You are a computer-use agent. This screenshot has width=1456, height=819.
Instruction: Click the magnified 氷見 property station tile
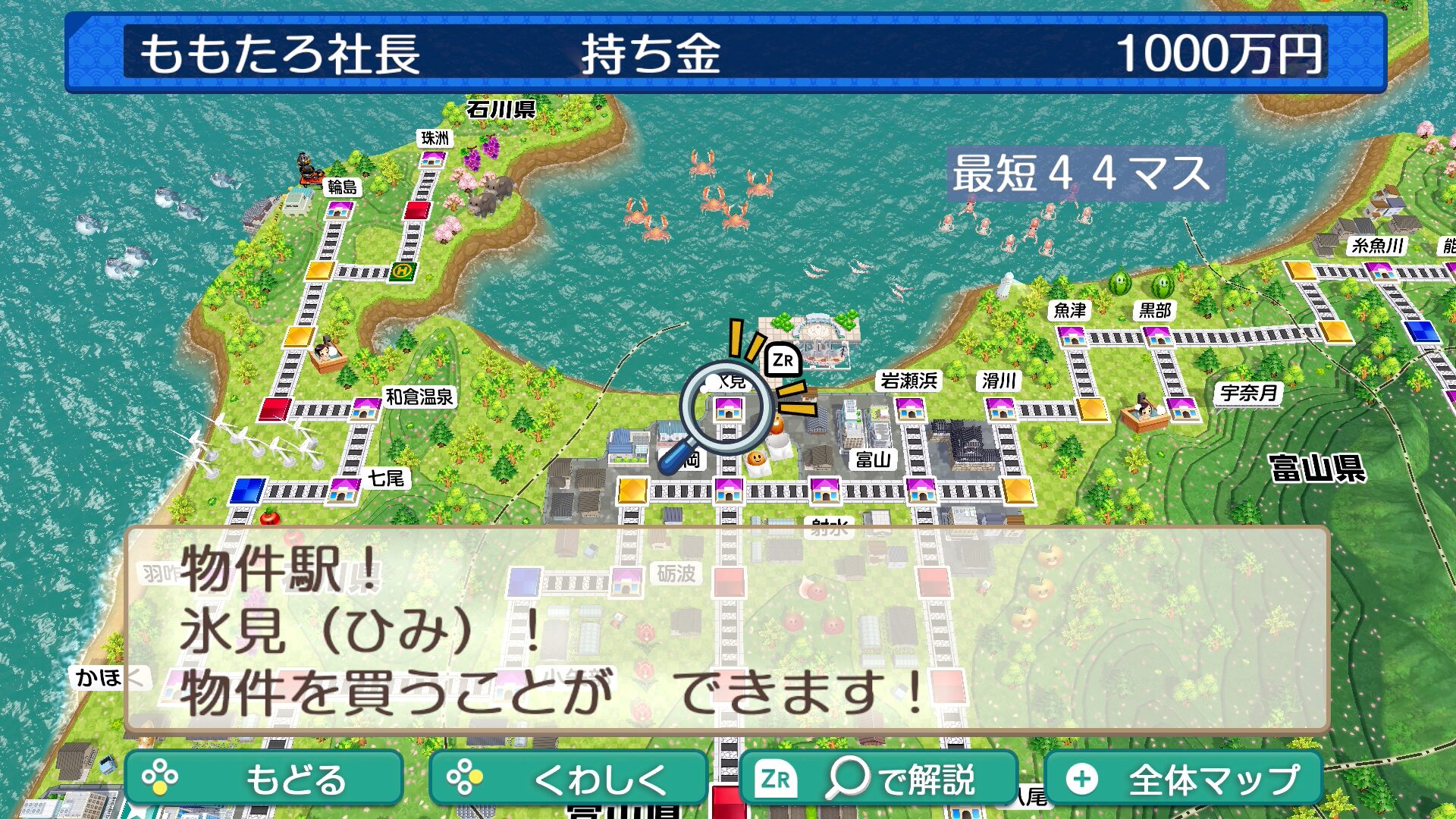point(728,410)
